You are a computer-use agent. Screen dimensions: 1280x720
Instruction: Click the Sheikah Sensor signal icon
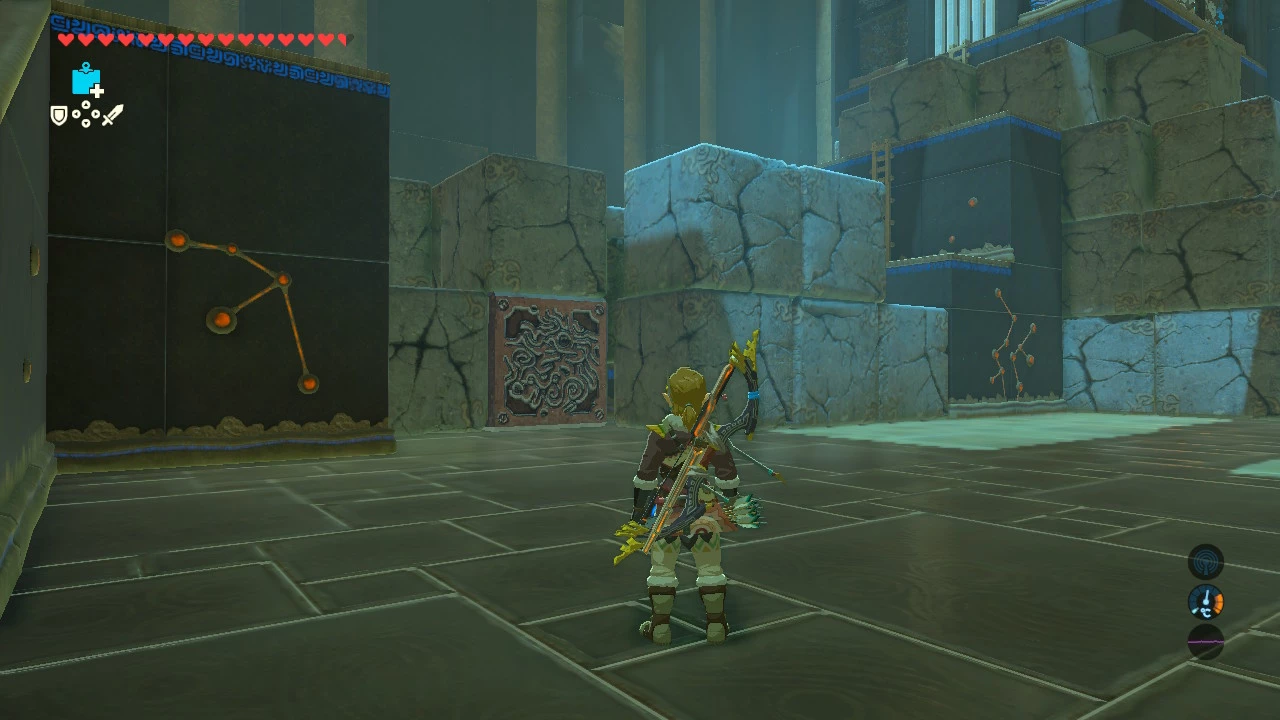tap(1205, 561)
